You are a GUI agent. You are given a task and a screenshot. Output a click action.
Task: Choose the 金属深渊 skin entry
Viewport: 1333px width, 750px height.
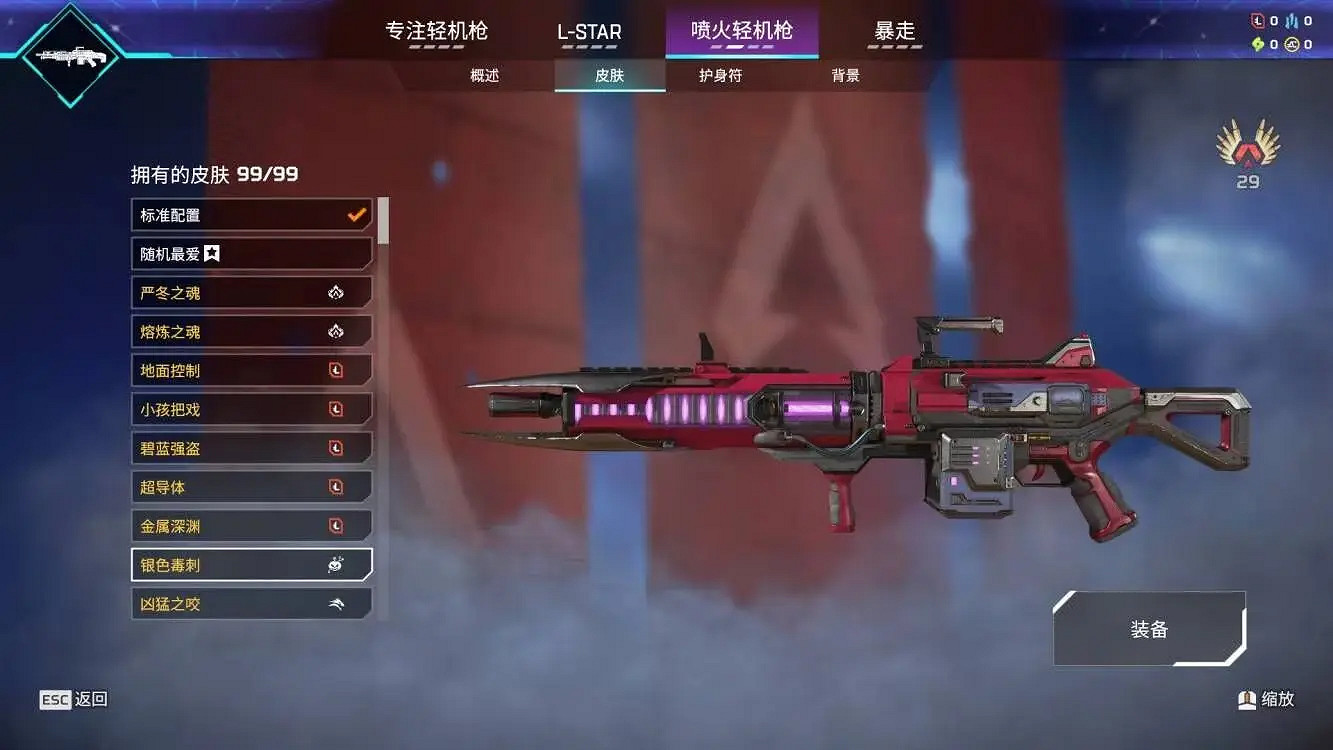pyautogui.click(x=250, y=525)
